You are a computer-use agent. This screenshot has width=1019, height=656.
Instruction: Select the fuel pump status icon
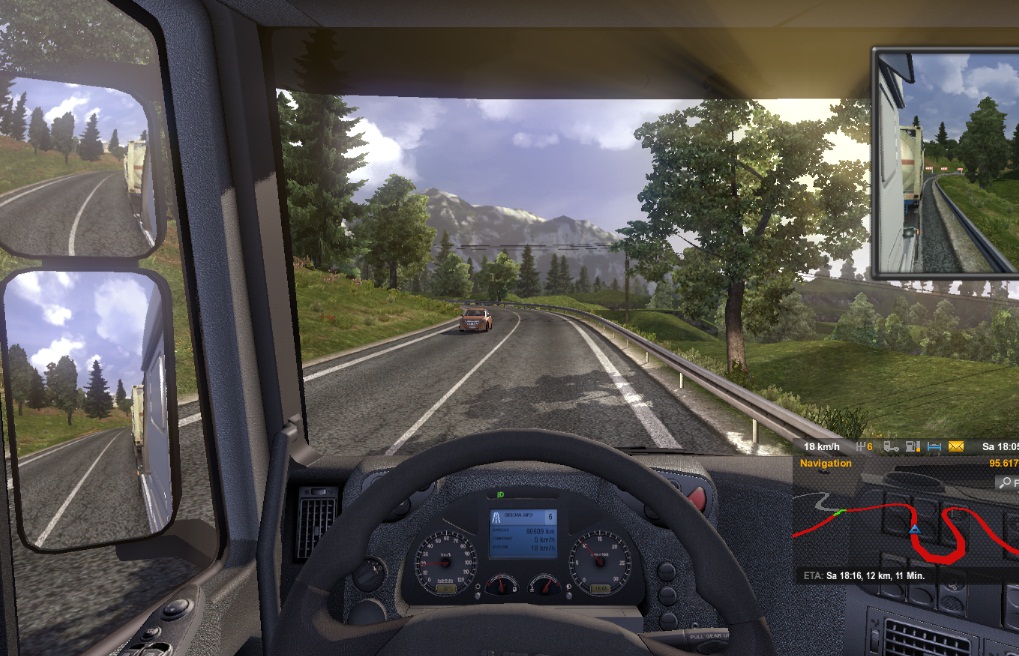tap(912, 446)
